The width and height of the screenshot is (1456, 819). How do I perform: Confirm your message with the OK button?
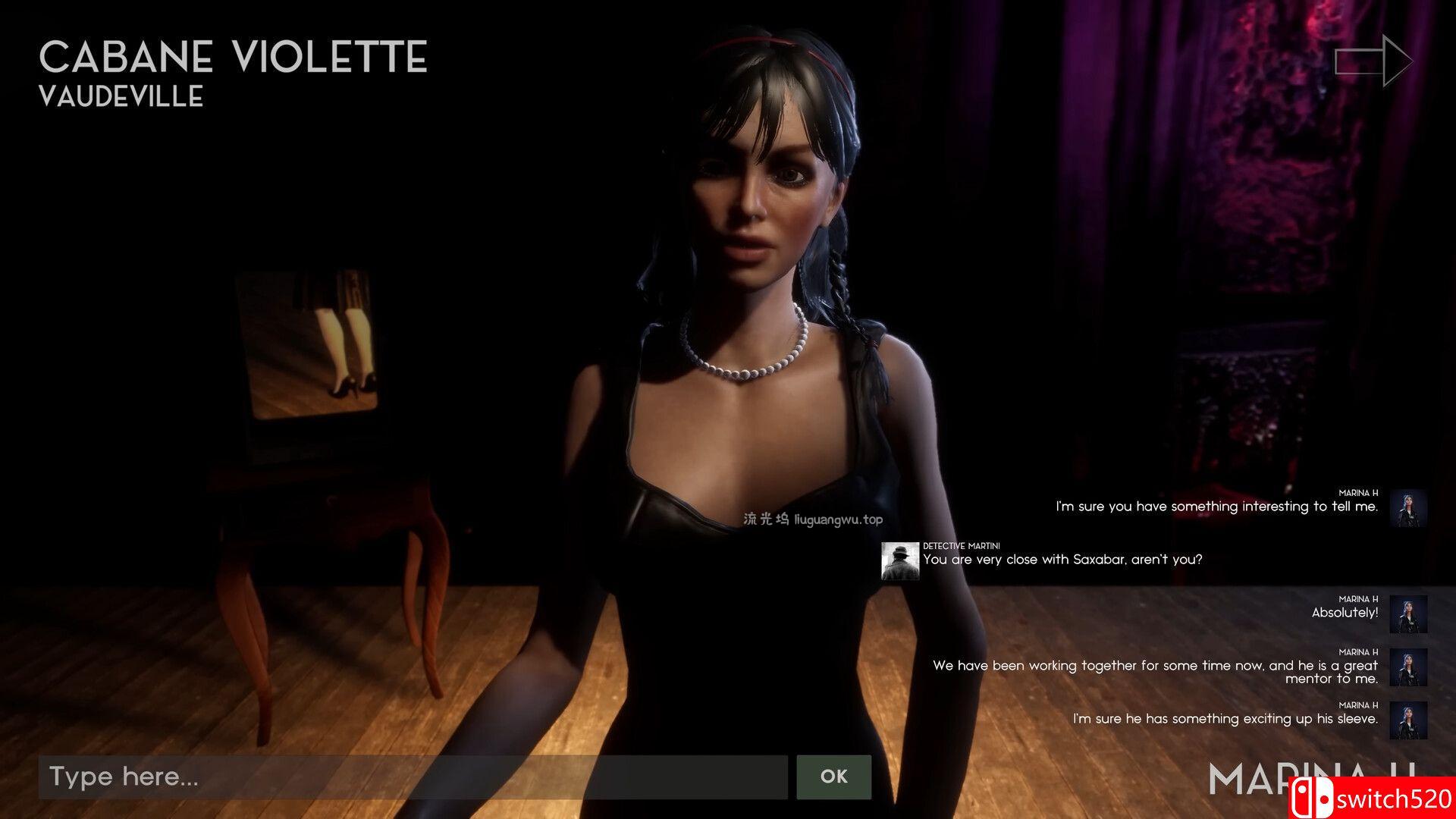pyautogui.click(x=833, y=777)
